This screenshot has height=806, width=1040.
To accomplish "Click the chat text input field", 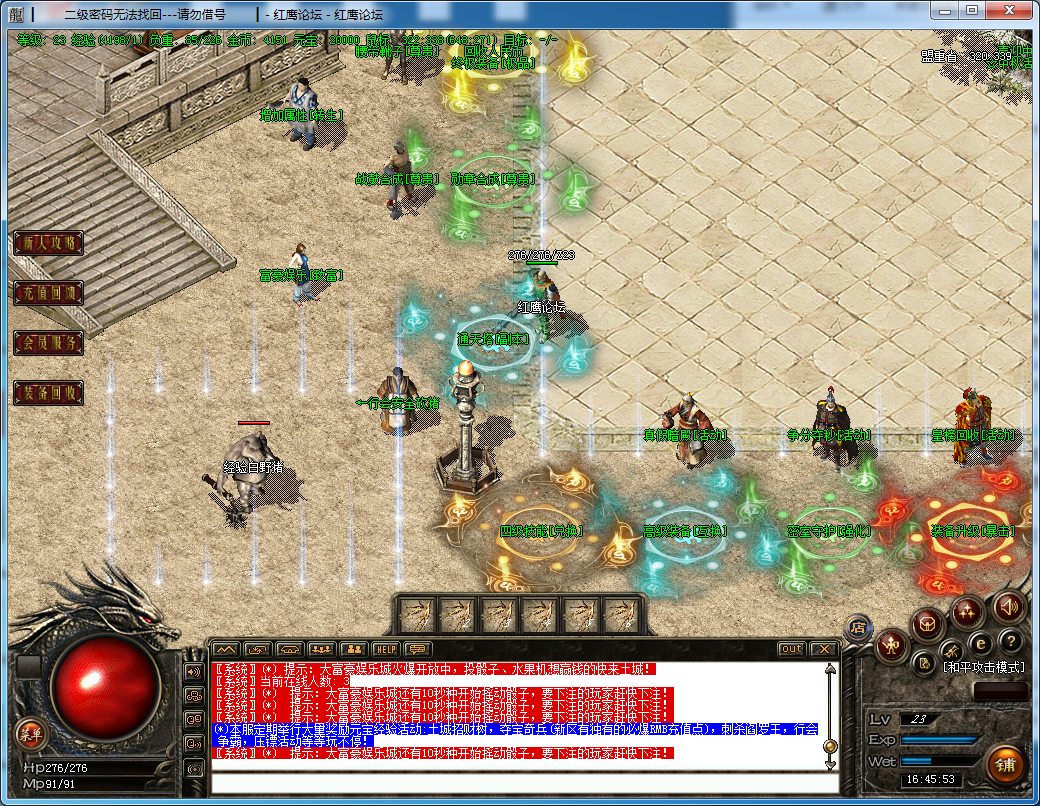I will click(x=520, y=781).
